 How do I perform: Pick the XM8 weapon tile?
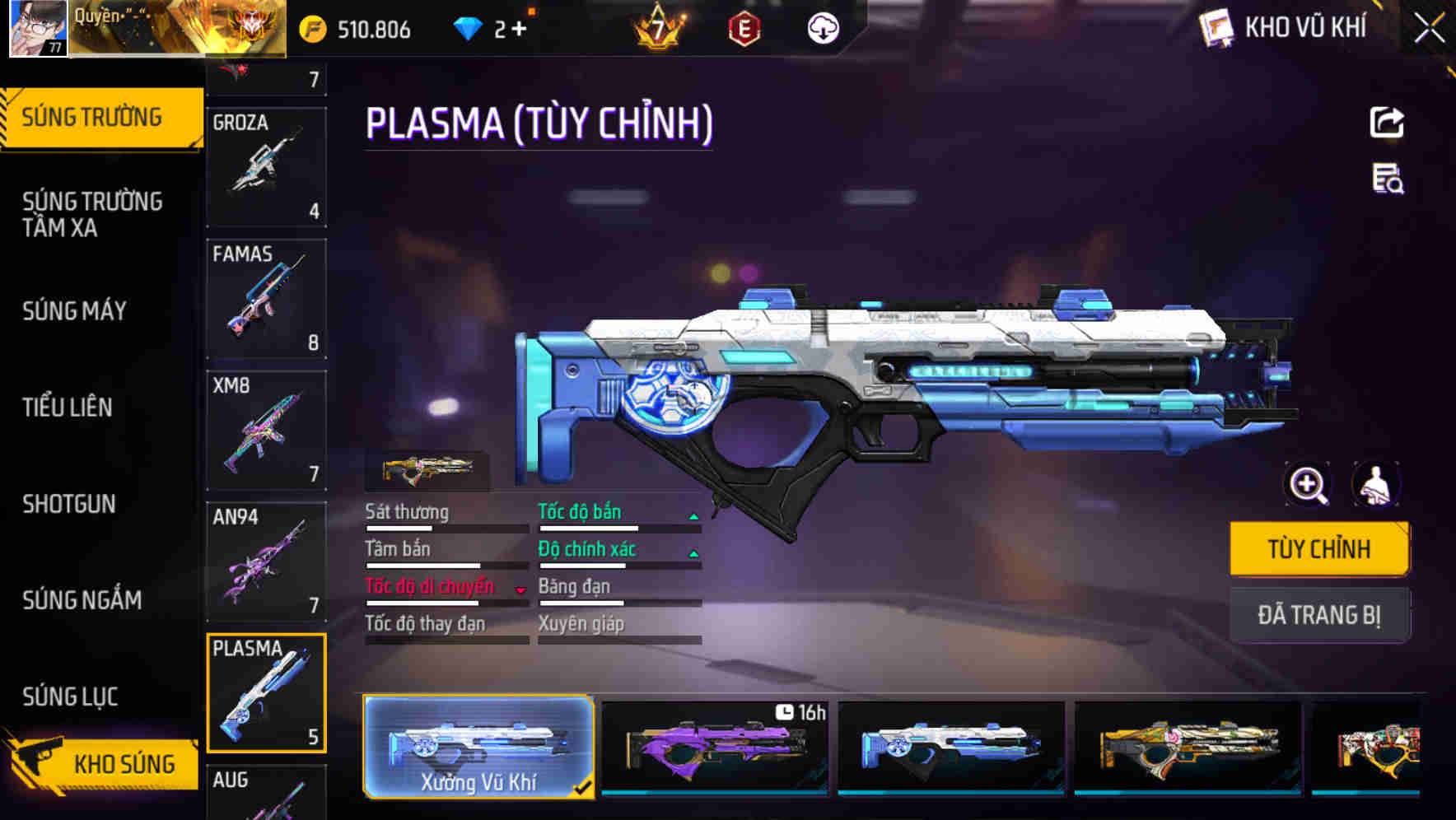[266, 431]
